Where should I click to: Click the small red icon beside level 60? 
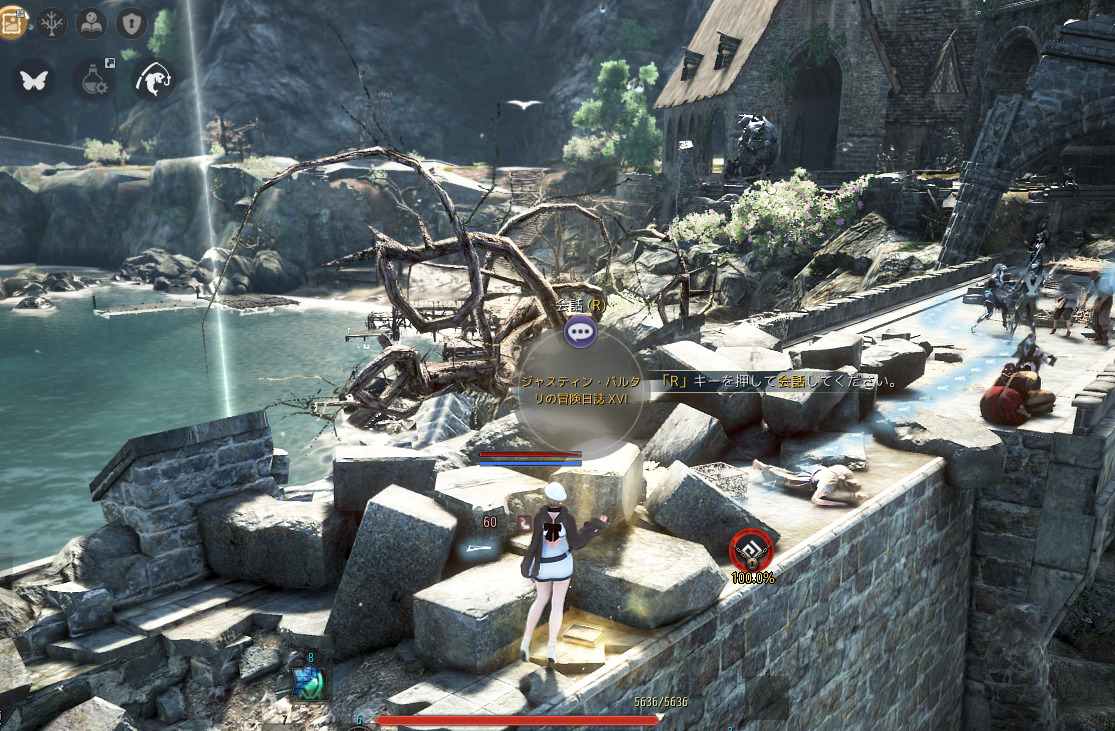pos(522,522)
